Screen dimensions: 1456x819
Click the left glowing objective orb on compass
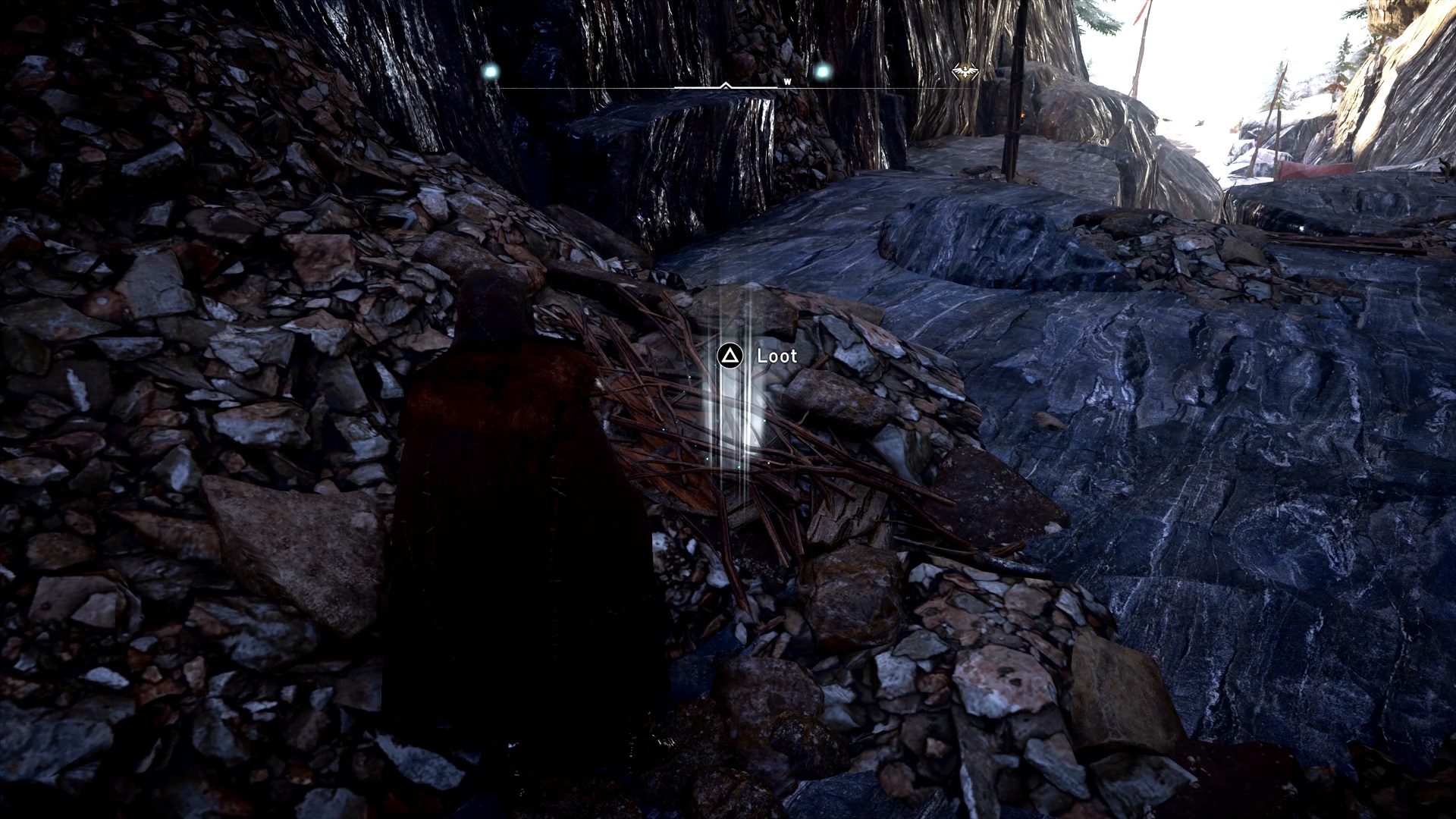[x=491, y=70]
